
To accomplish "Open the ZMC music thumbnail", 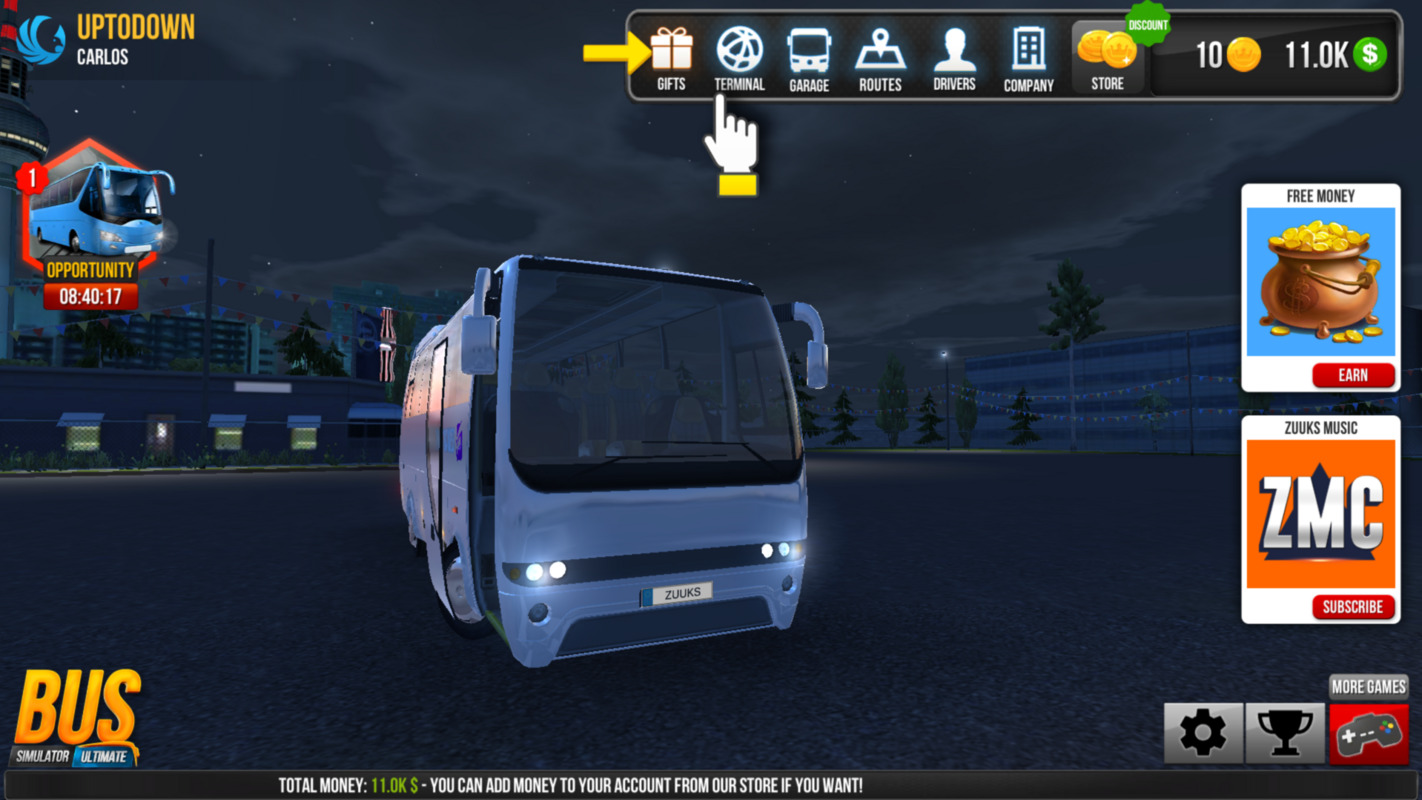I will coord(1320,514).
